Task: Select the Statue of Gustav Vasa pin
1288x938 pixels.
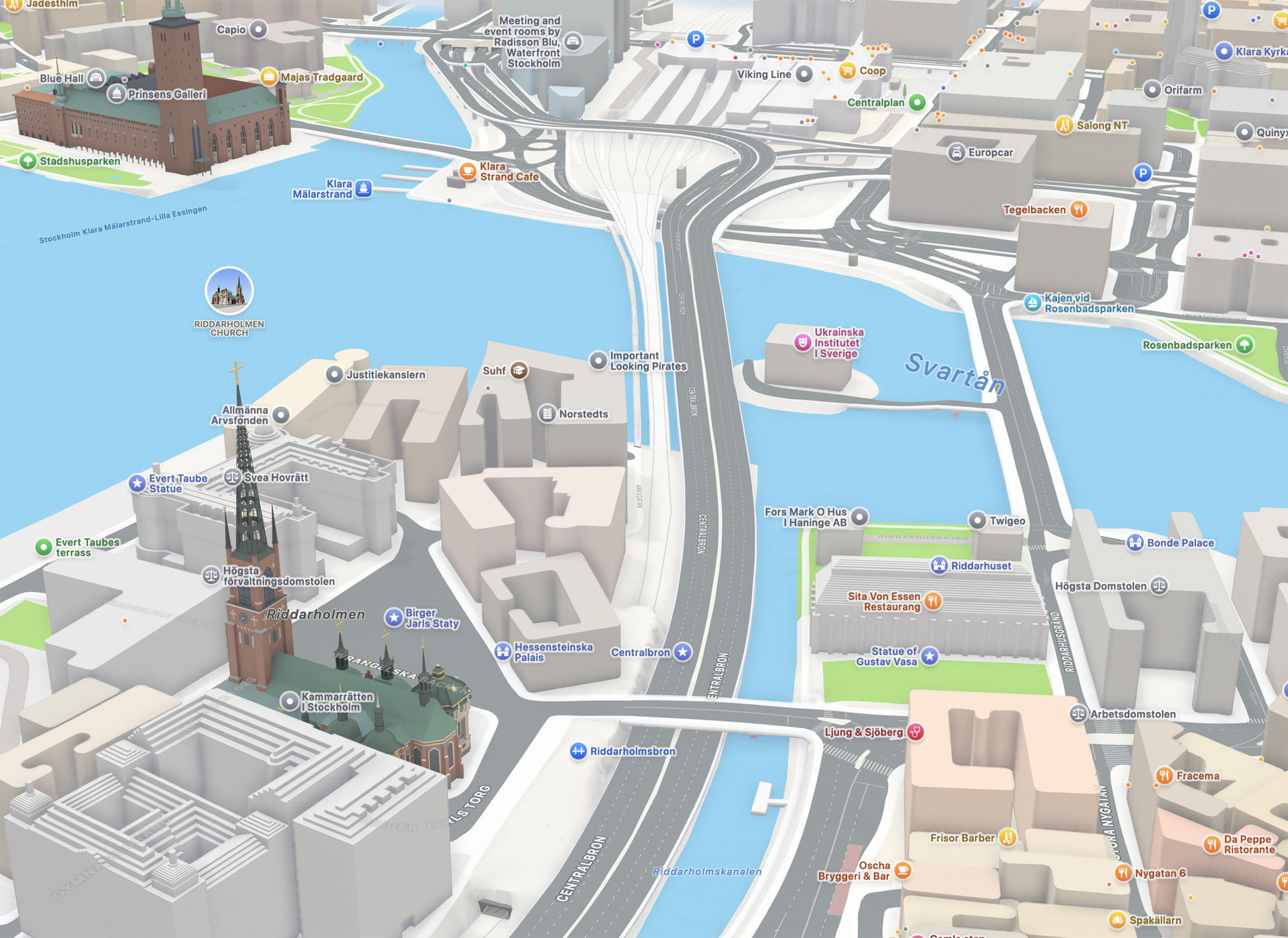Action: pyautogui.click(x=929, y=657)
